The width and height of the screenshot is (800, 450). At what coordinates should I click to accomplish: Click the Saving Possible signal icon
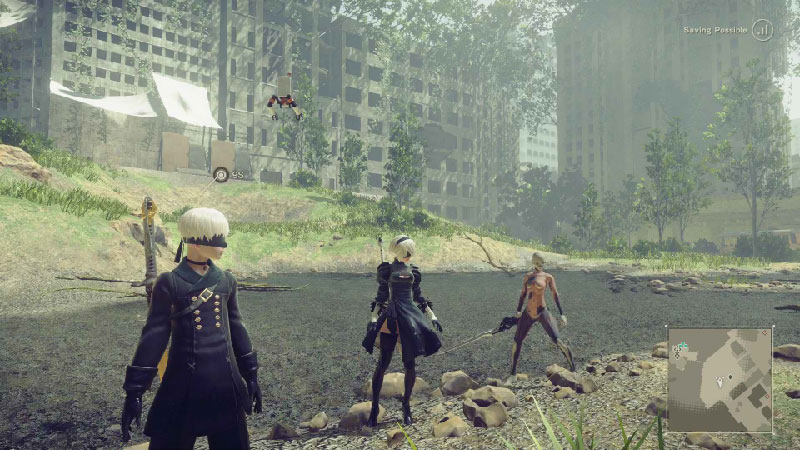click(763, 30)
